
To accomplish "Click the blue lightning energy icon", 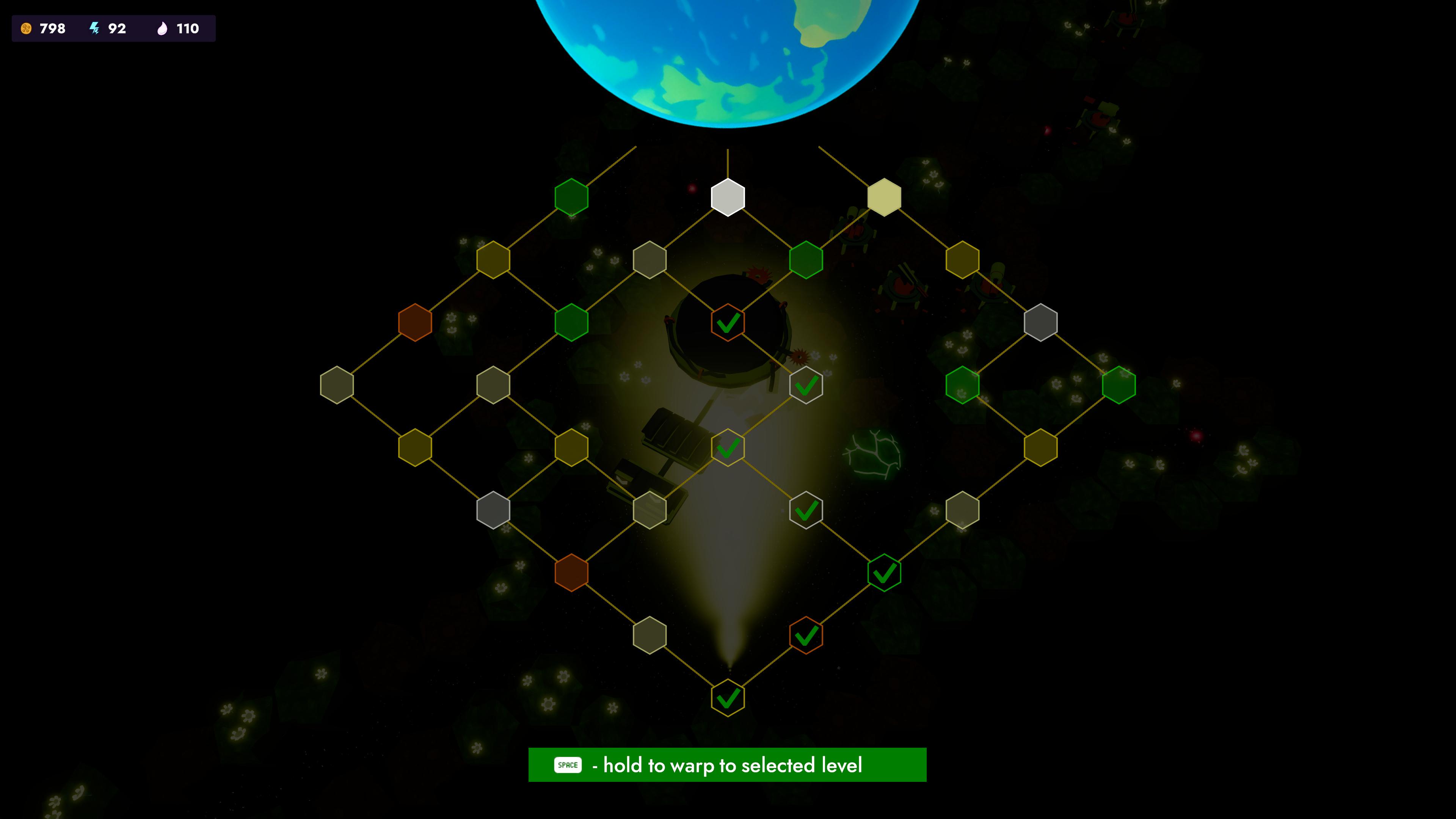I will pyautogui.click(x=94, y=29).
